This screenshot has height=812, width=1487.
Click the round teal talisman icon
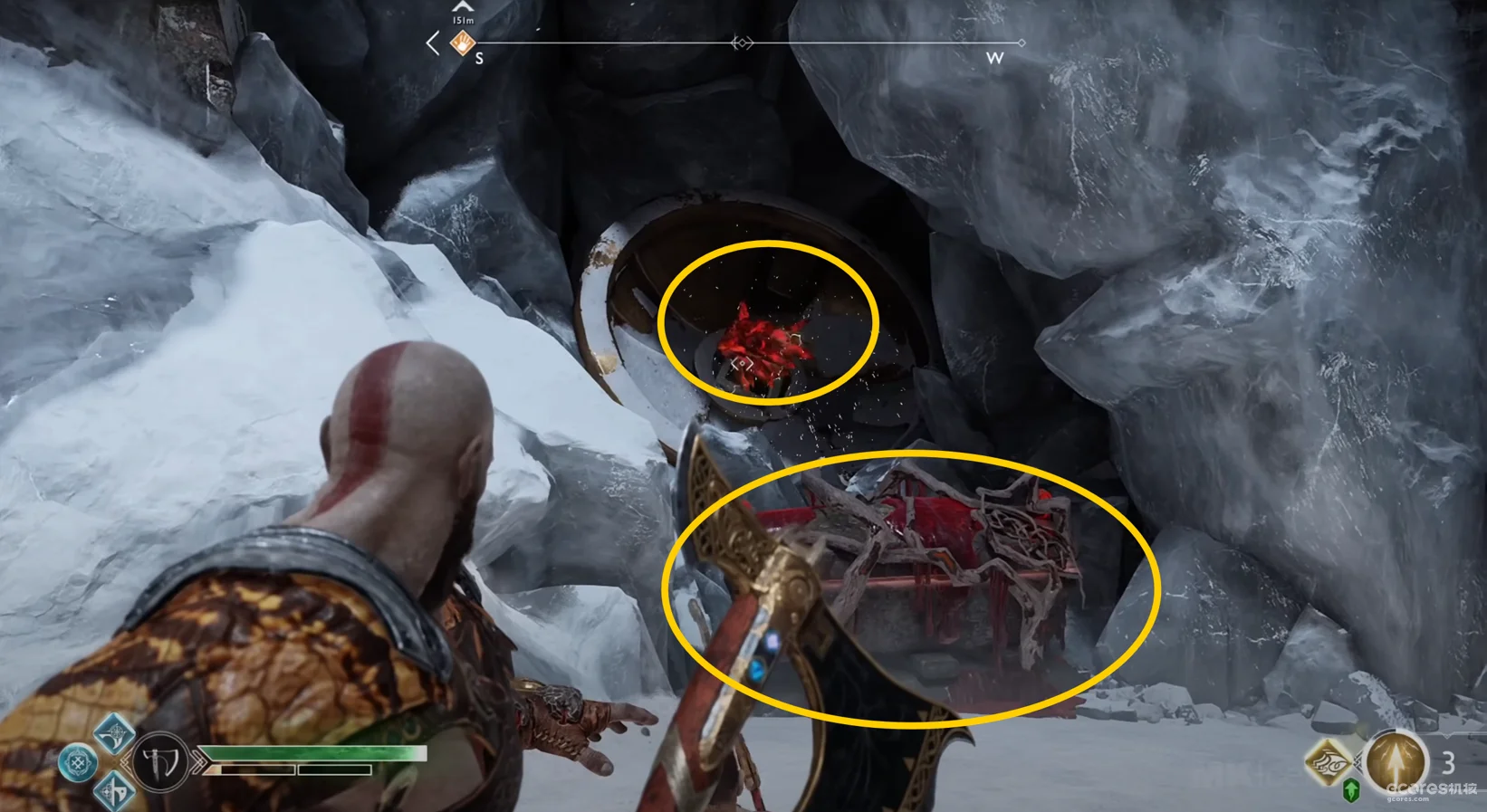[x=78, y=763]
